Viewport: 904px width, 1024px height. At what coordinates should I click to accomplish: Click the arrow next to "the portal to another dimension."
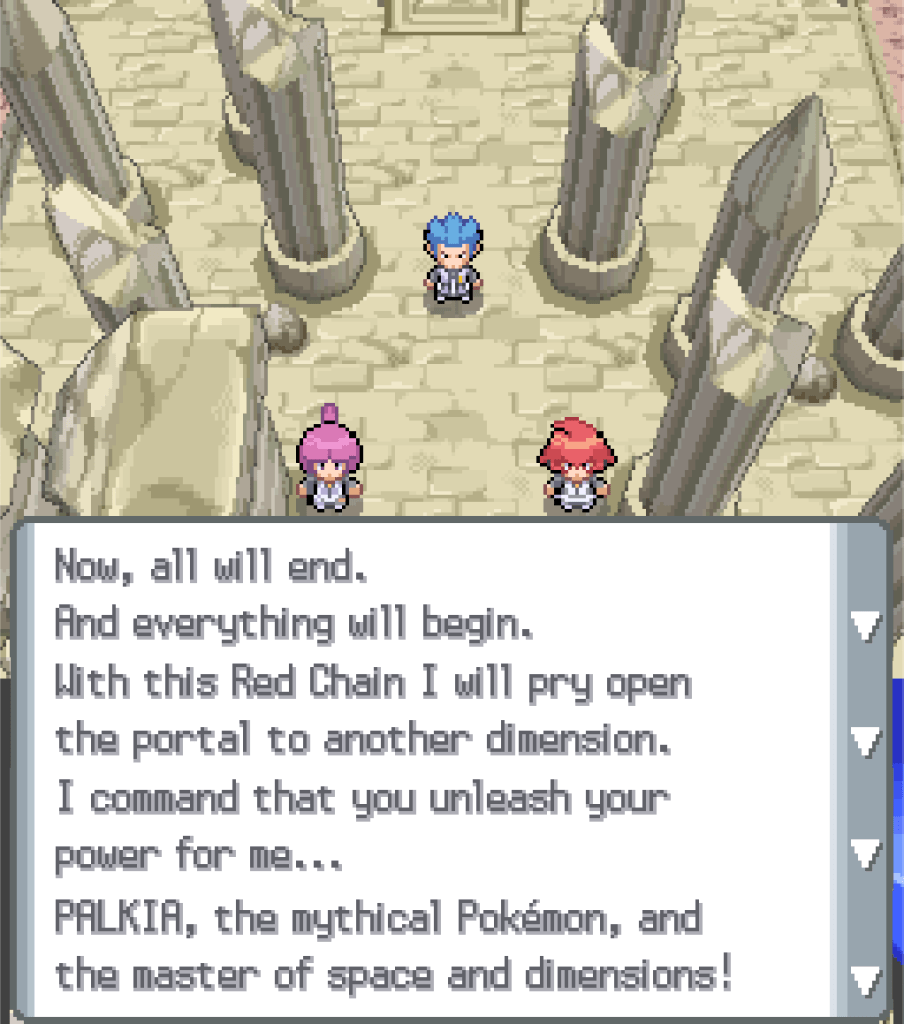click(865, 741)
